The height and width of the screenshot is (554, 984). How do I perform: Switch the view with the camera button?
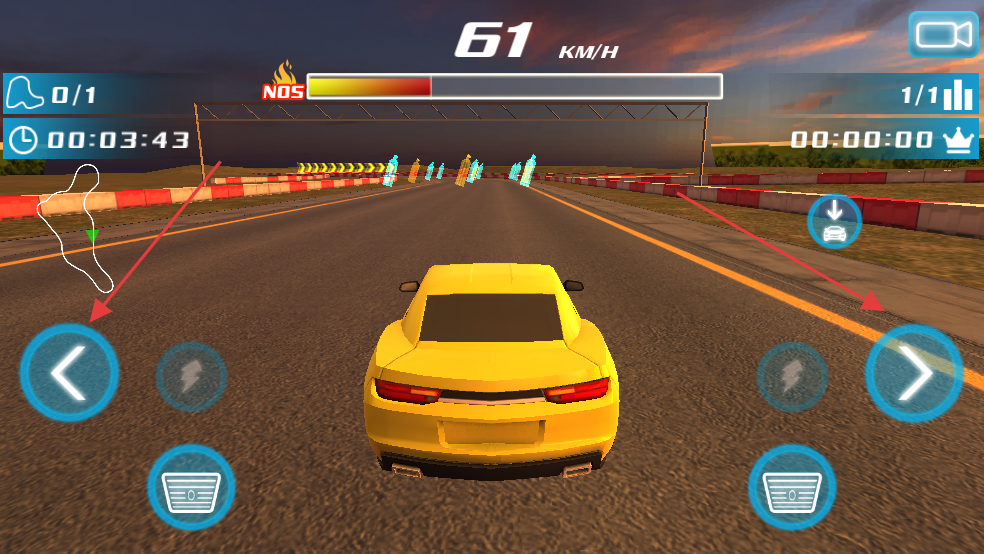[943, 35]
